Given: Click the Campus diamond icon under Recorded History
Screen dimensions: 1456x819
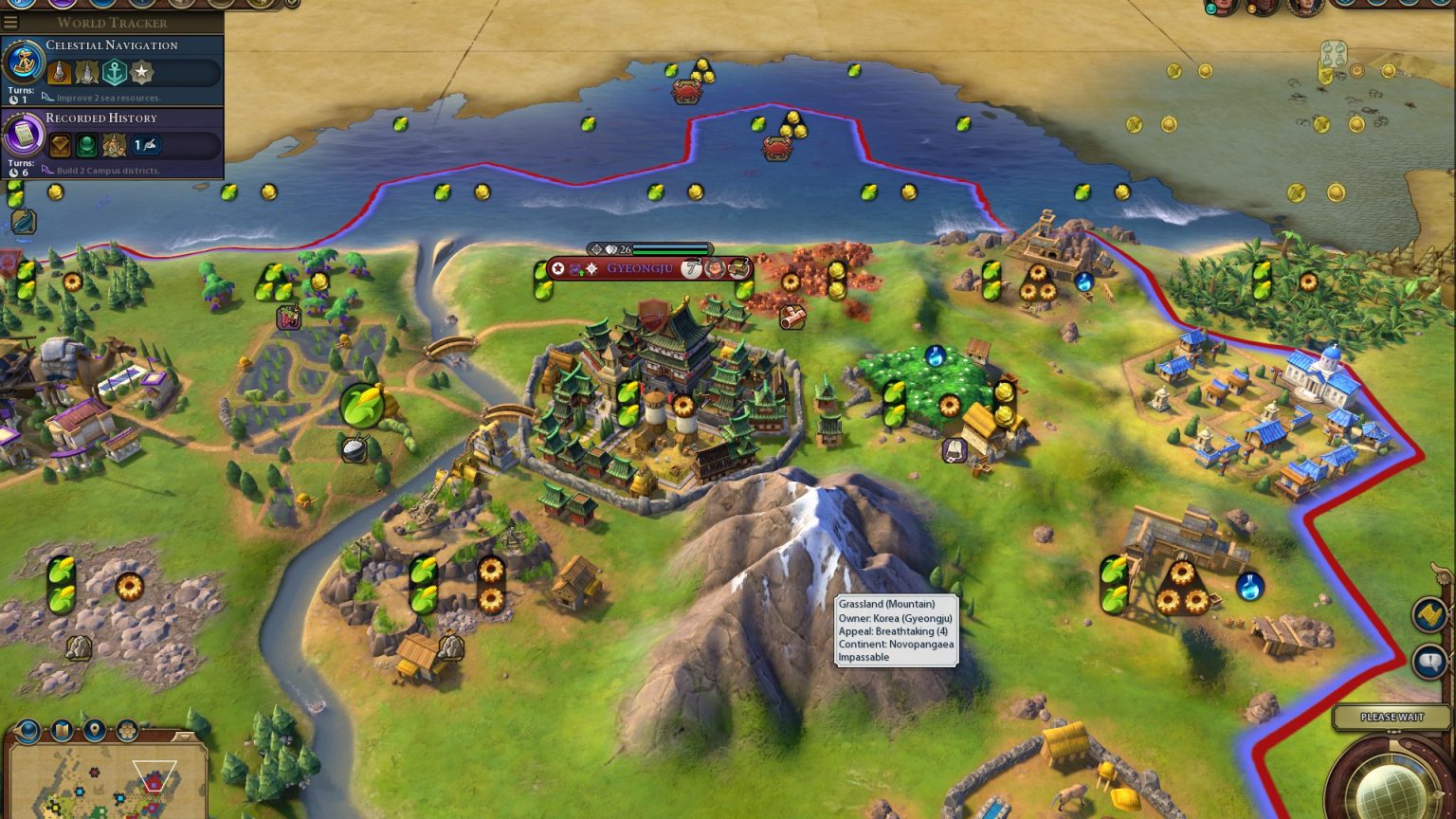Looking at the screenshot, I should click(61, 145).
